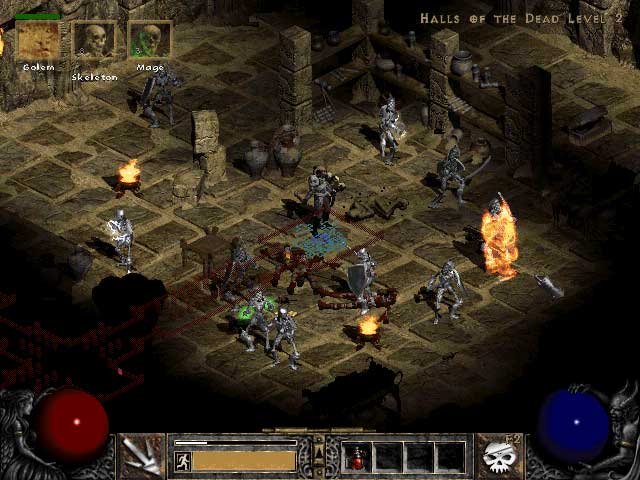This screenshot has height=480, width=640.
Task: Open the left-click attack skill selector
Action: (142, 456)
